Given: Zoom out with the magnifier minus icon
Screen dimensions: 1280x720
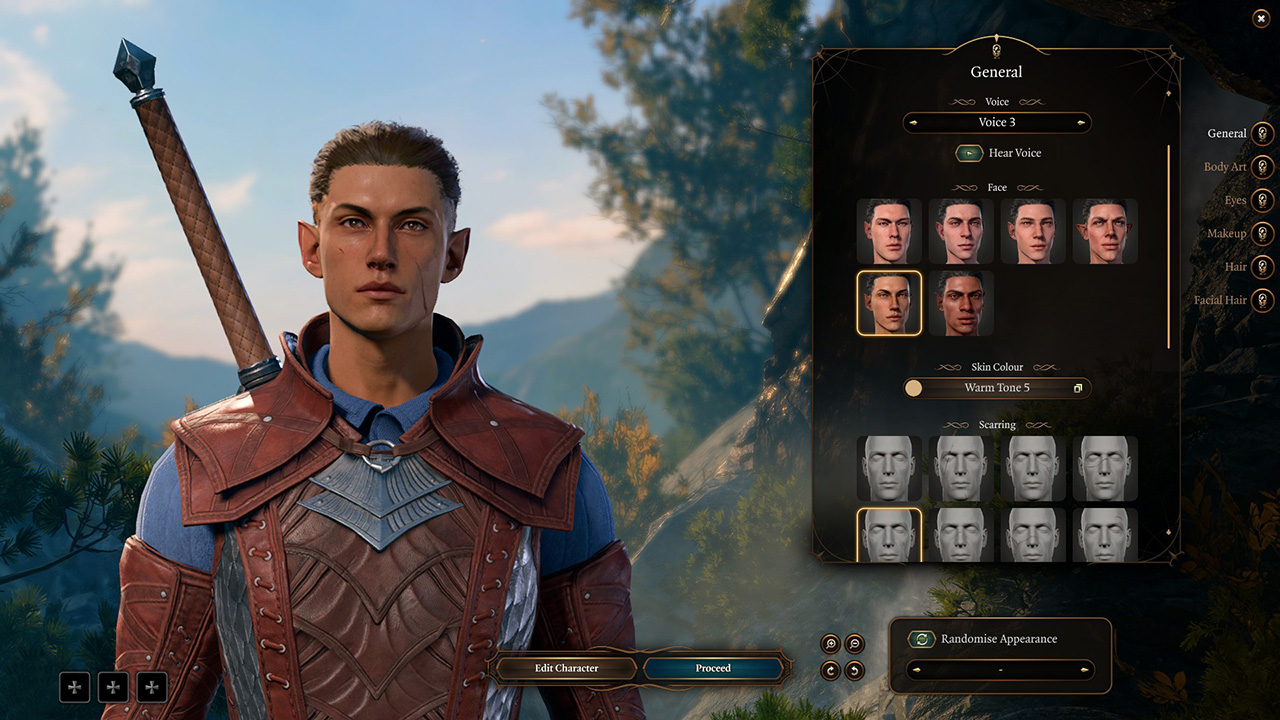Looking at the screenshot, I should coord(855,644).
